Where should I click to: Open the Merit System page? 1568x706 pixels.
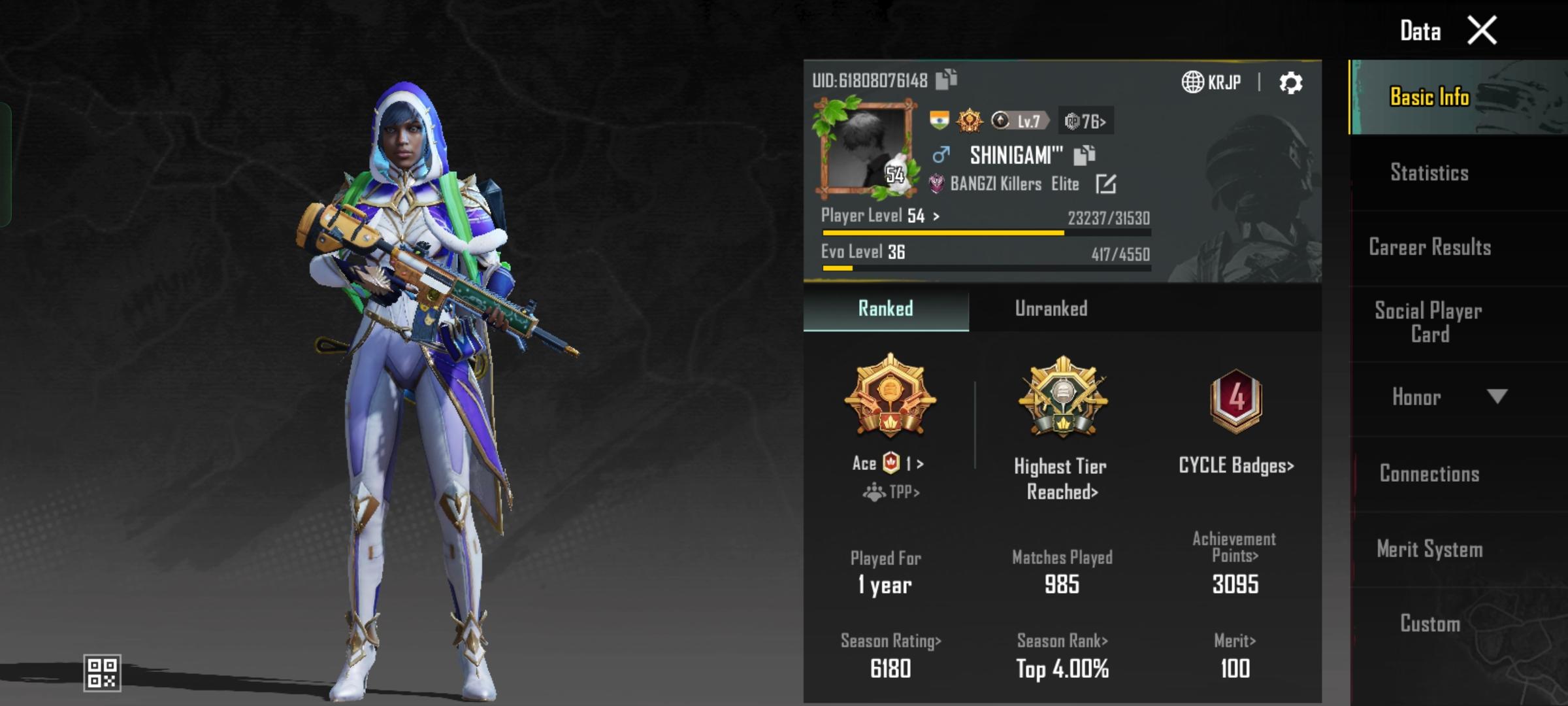1429,549
